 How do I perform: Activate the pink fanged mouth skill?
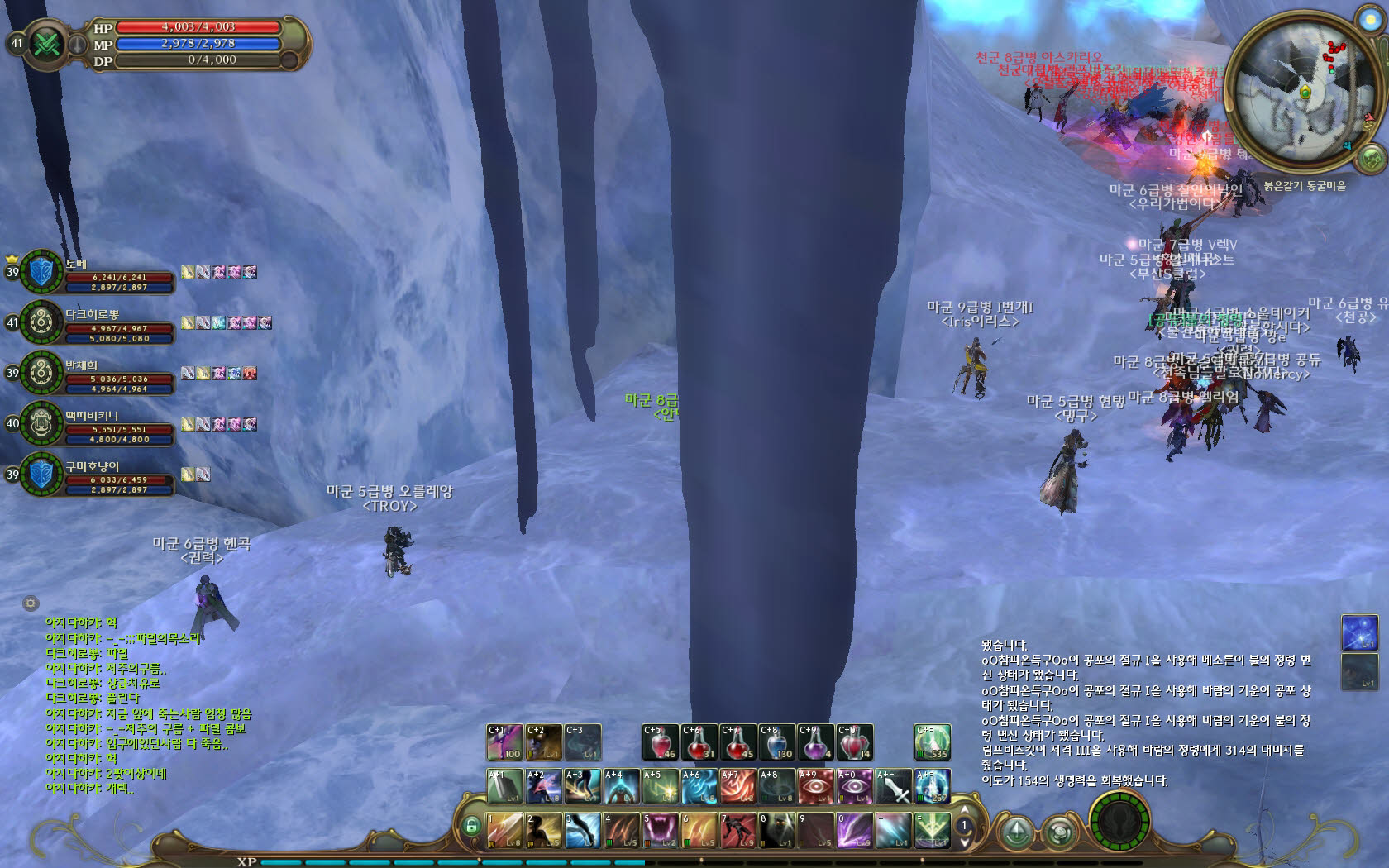tap(661, 831)
